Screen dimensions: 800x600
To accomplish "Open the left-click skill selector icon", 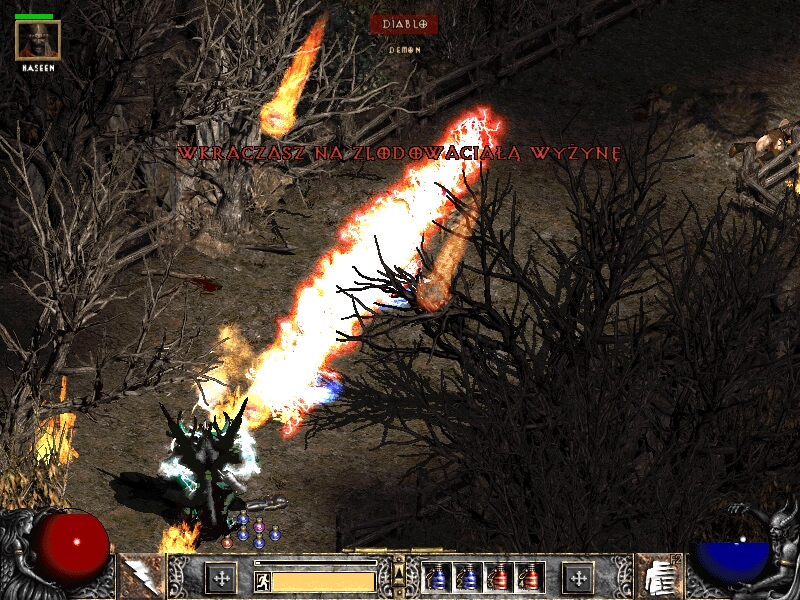I will coord(139,578).
